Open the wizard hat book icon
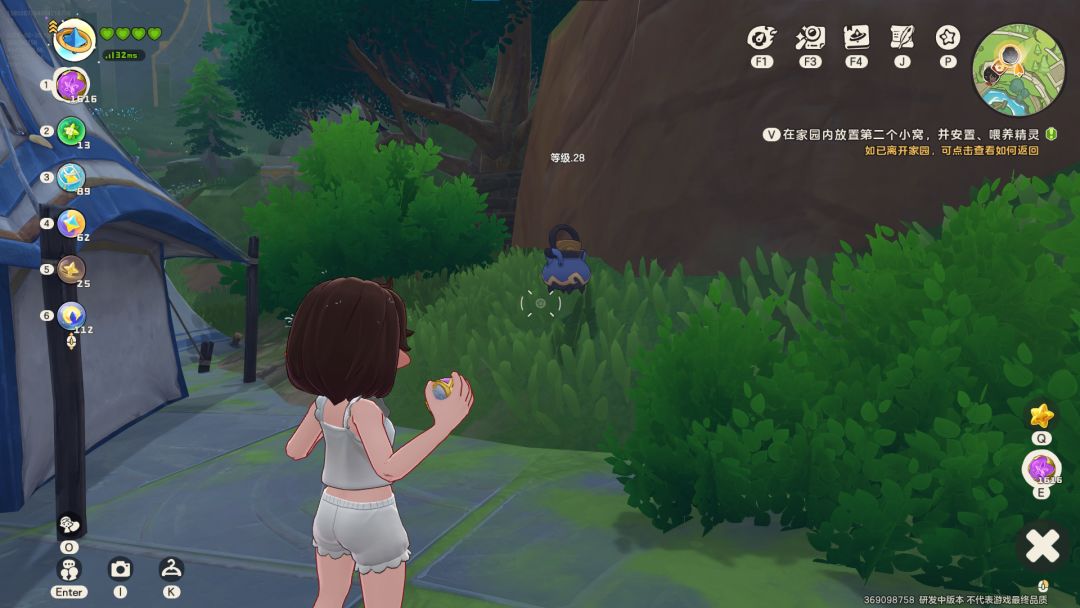This screenshot has width=1080, height=608. (x=856, y=38)
